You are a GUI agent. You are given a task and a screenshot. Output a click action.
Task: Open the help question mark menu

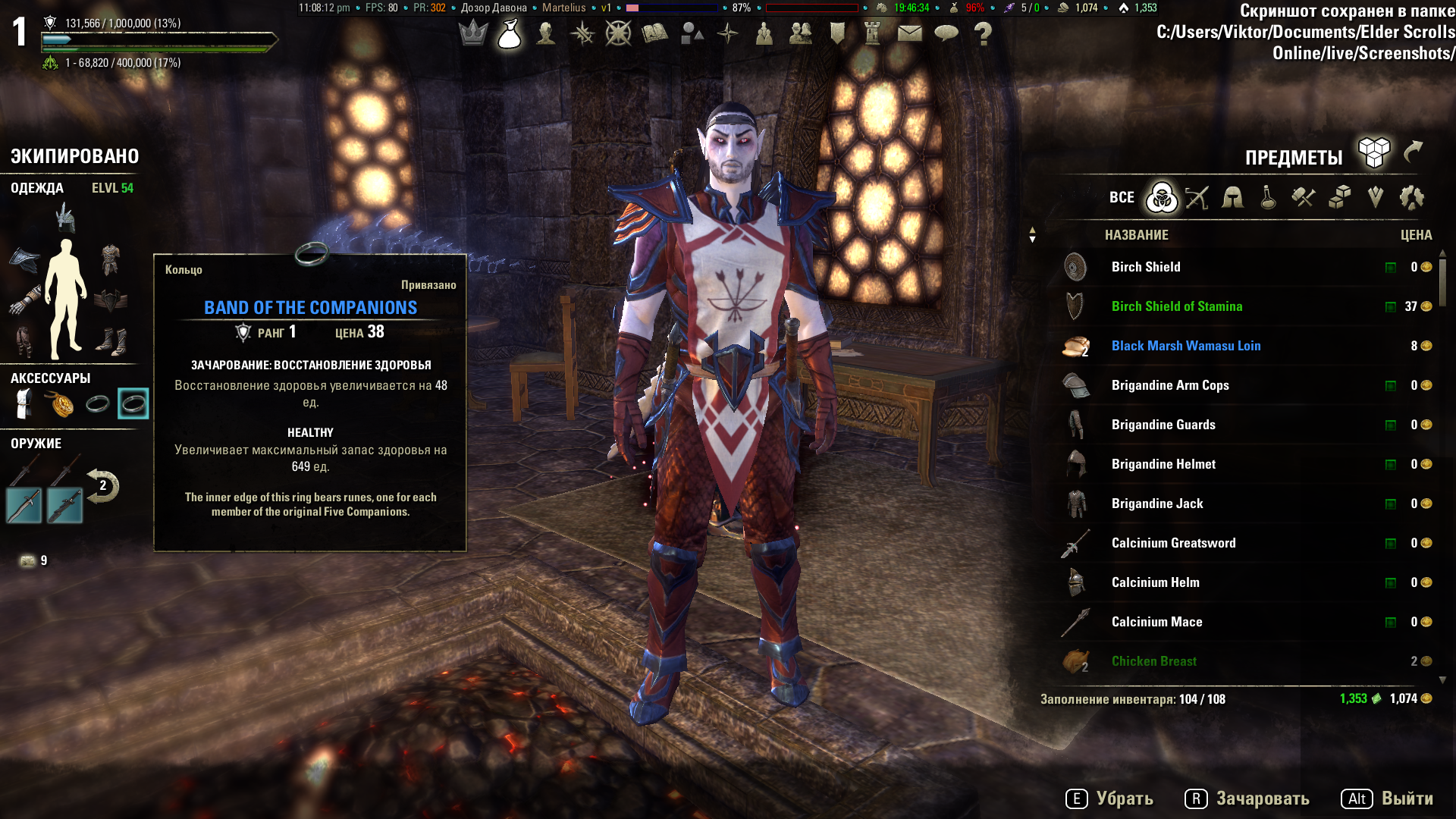point(983,33)
